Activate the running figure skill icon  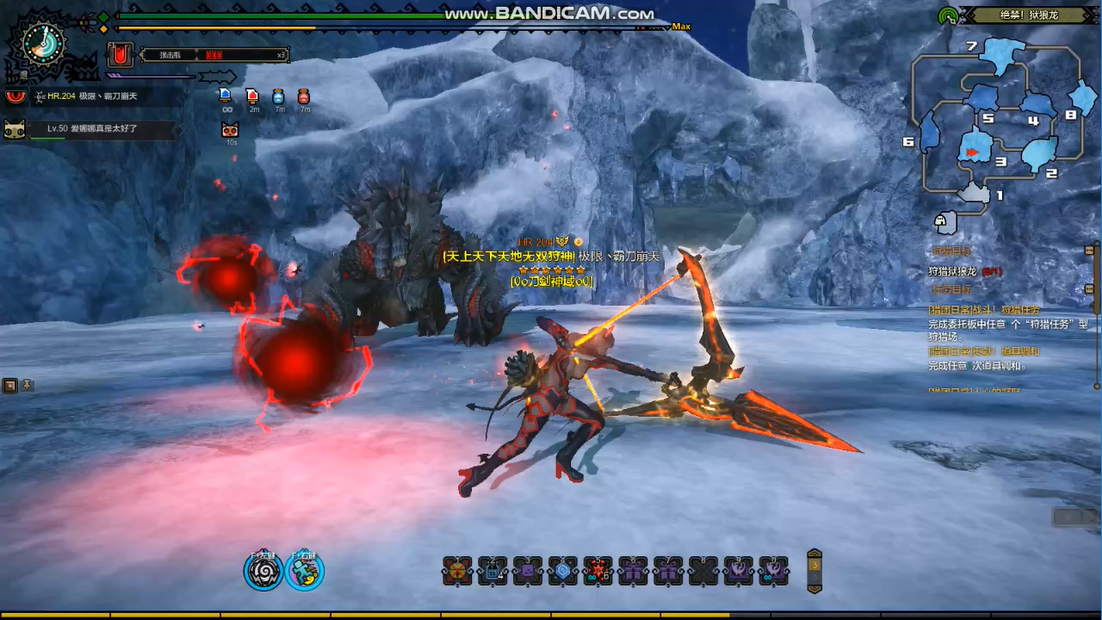point(305,571)
